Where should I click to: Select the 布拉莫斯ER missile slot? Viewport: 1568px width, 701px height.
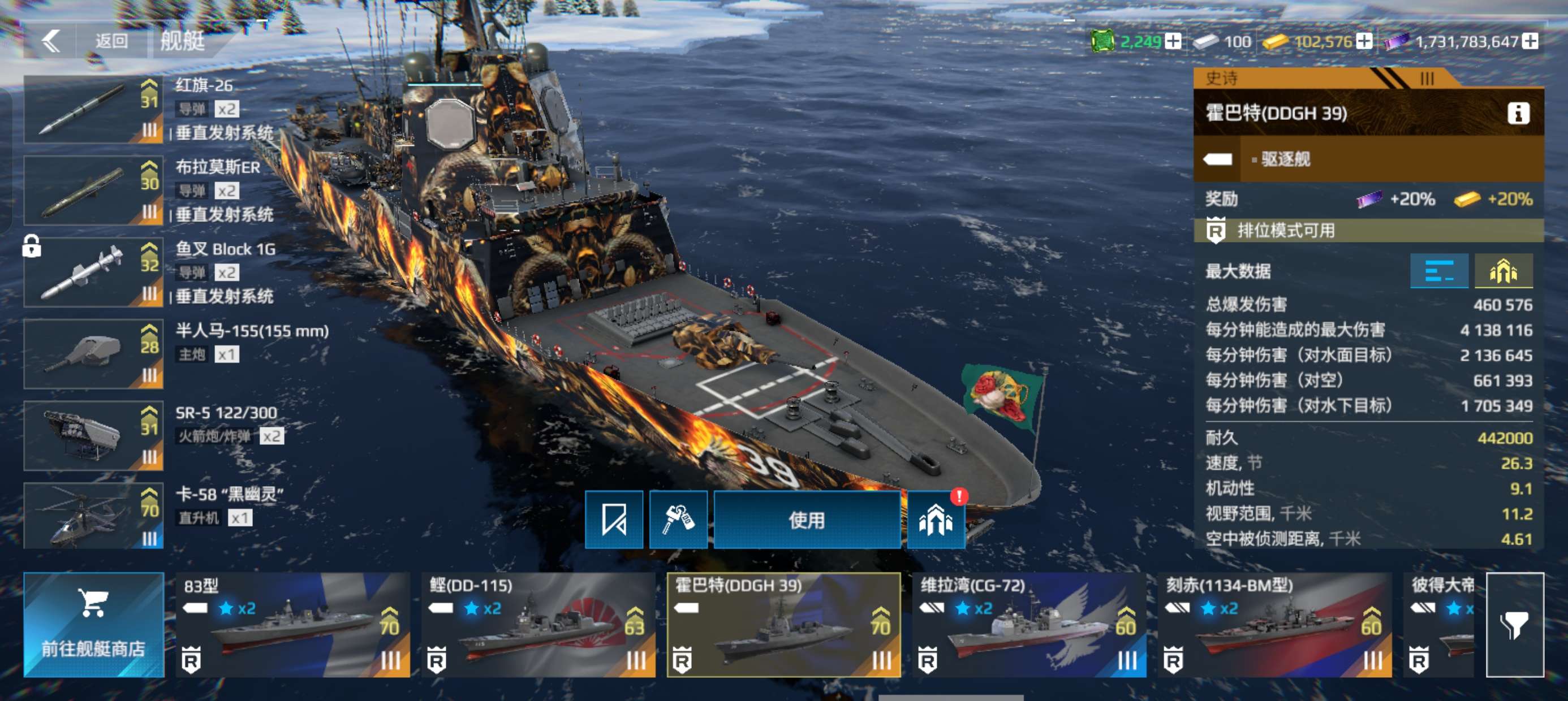(93, 191)
